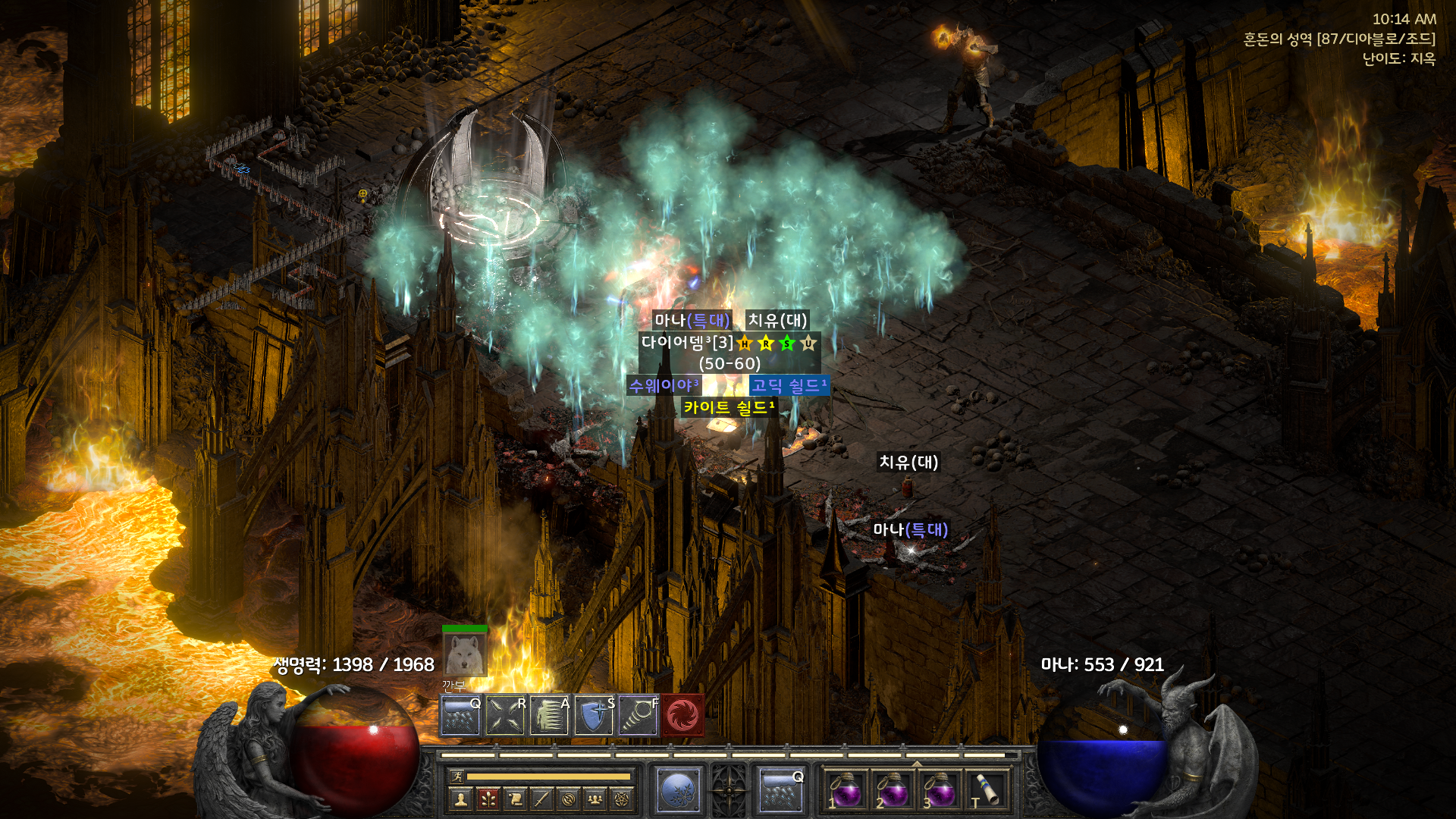Select the spiked-figure skill bound to A

coord(549,715)
